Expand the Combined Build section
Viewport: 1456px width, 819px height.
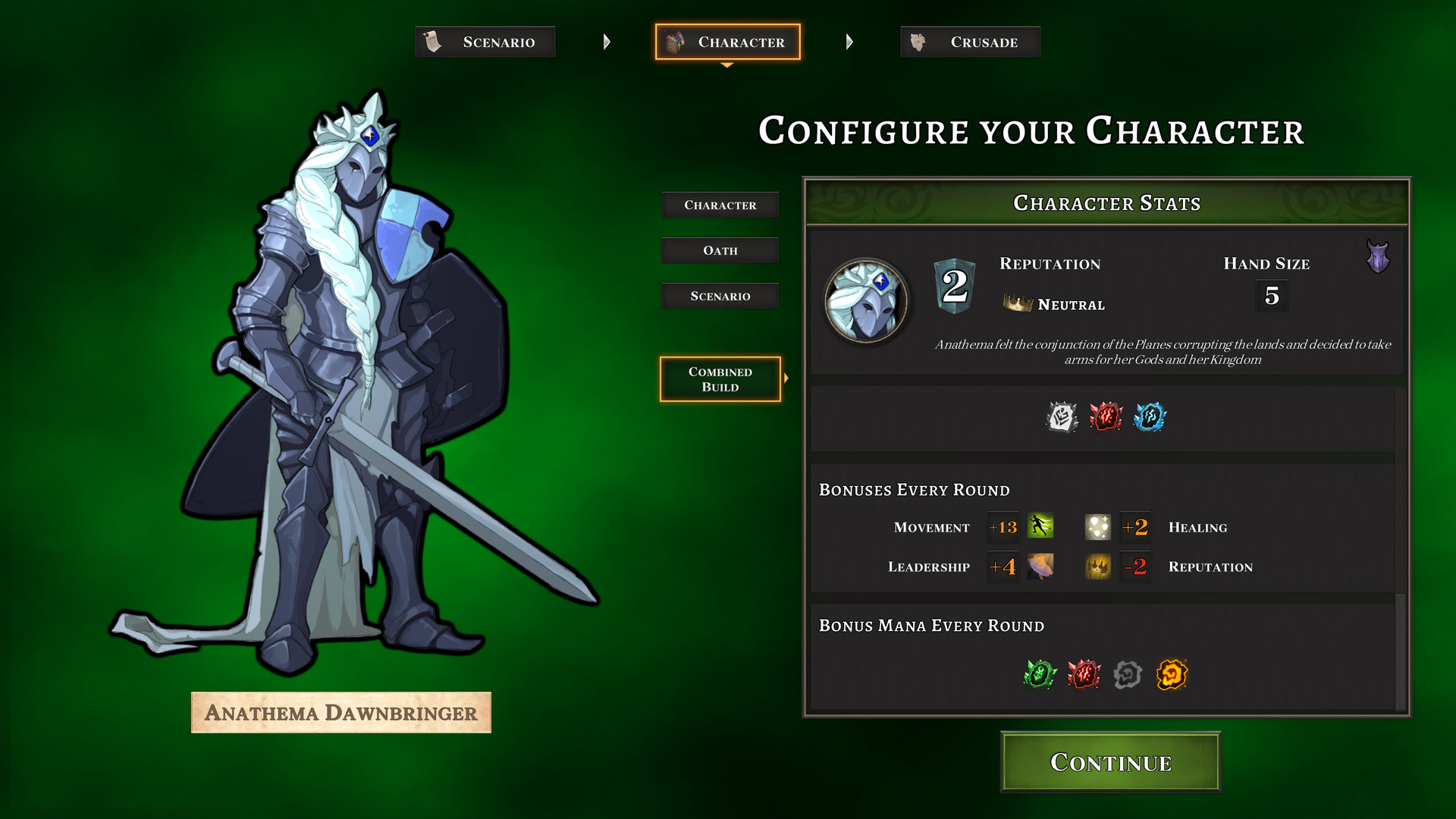[719, 379]
